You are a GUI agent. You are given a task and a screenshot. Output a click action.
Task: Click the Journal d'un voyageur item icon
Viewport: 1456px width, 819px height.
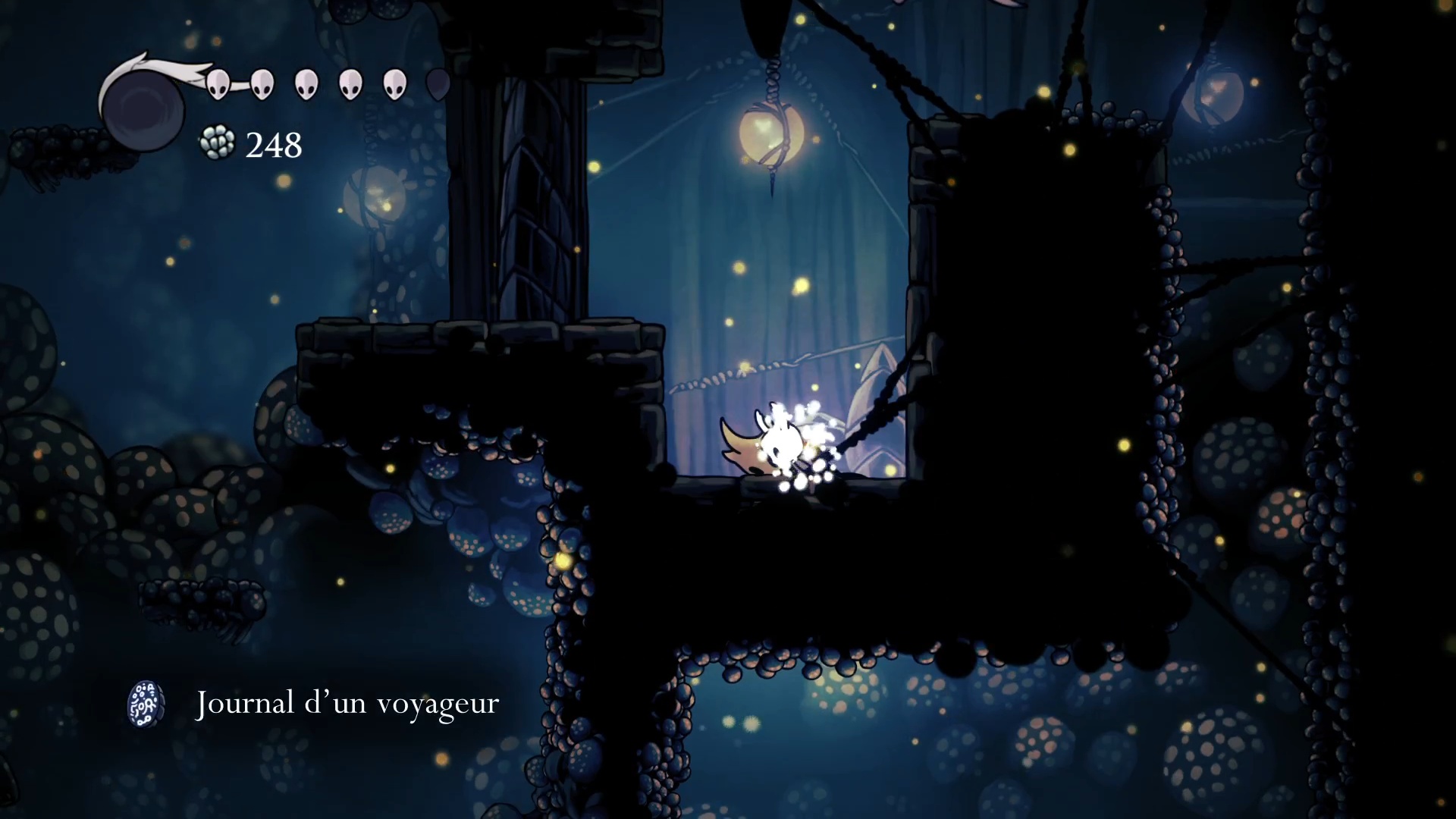coord(146,704)
